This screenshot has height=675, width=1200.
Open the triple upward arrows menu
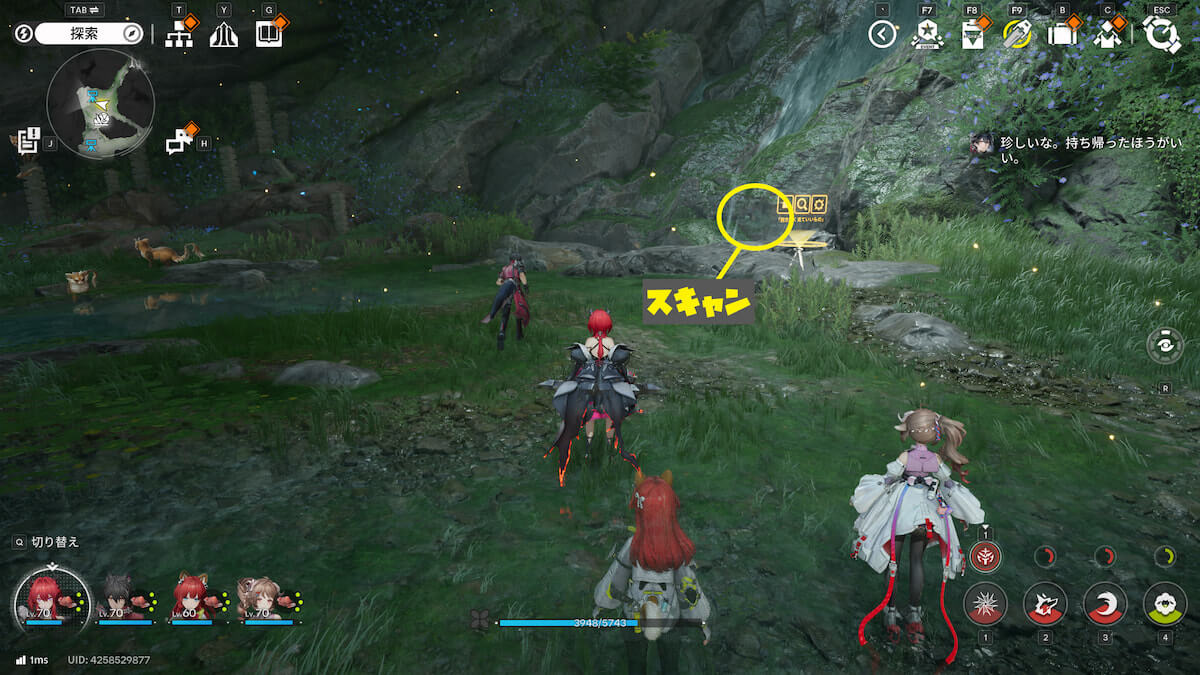(x=223, y=35)
